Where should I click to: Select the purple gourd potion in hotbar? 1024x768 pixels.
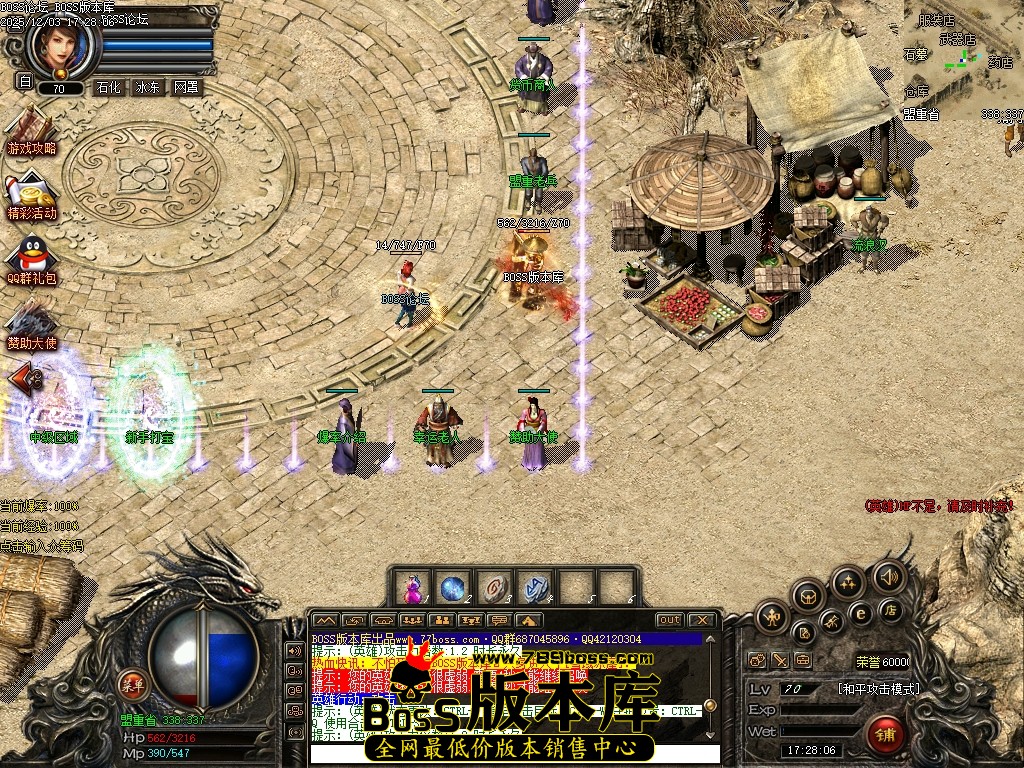point(411,587)
